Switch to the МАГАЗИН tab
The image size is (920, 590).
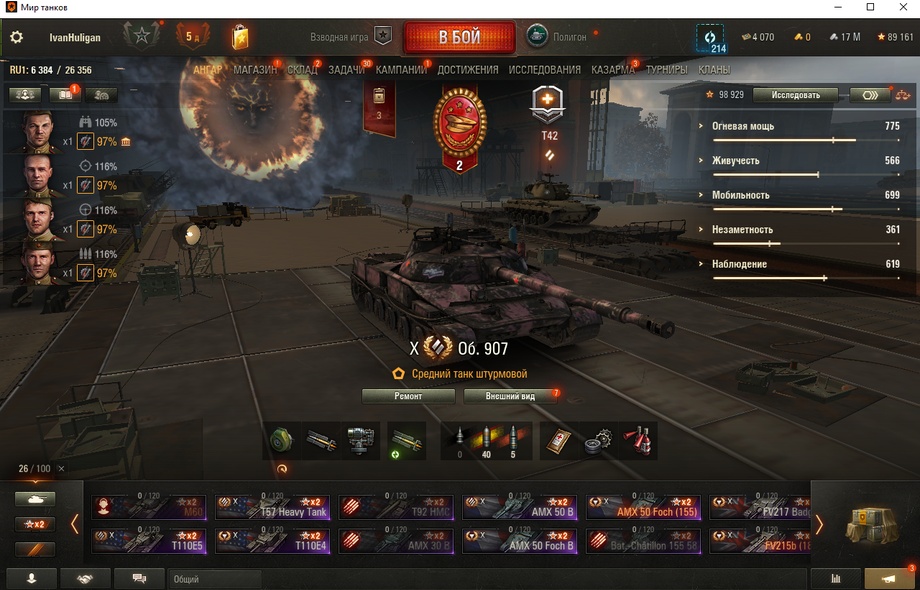click(255, 70)
